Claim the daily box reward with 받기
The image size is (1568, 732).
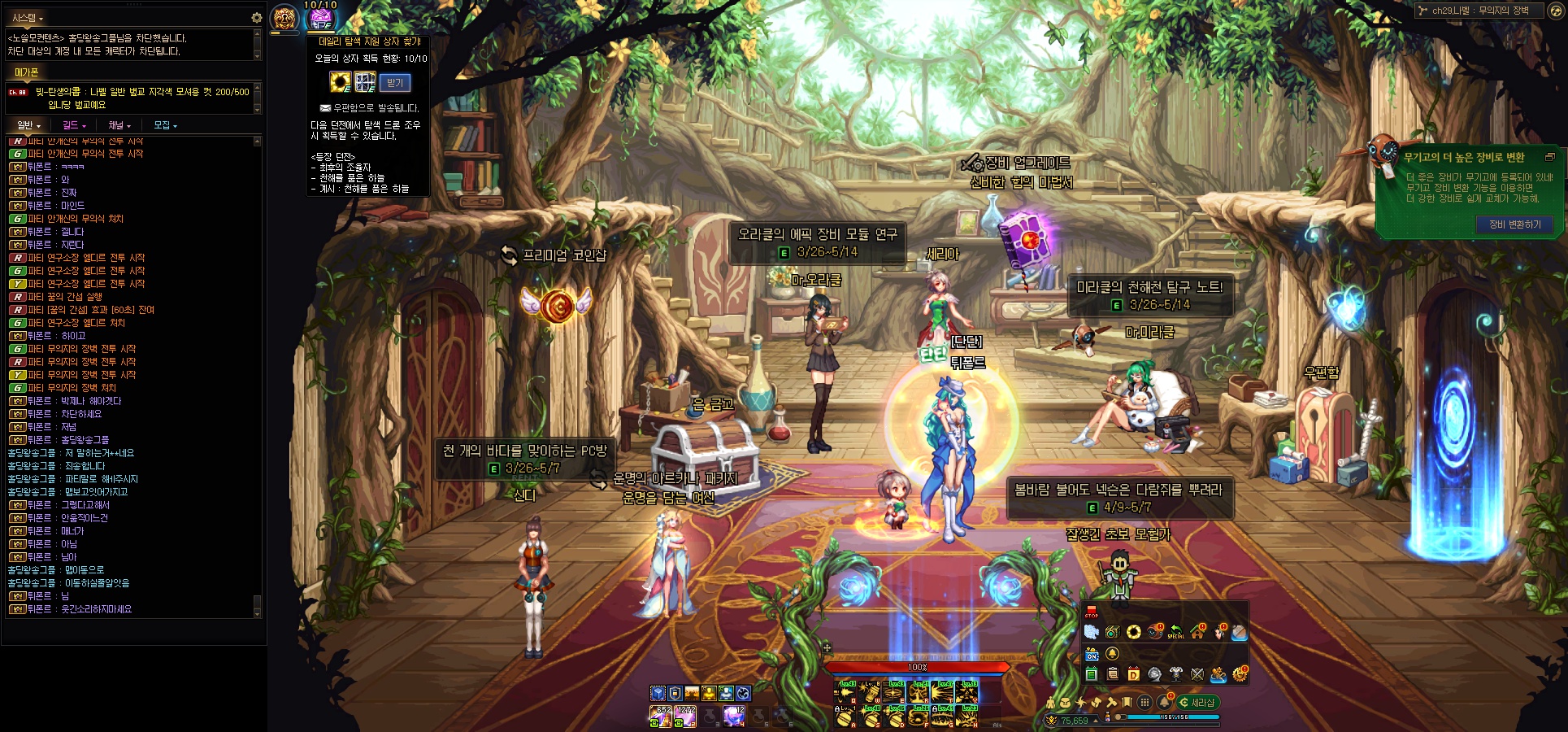(x=395, y=83)
